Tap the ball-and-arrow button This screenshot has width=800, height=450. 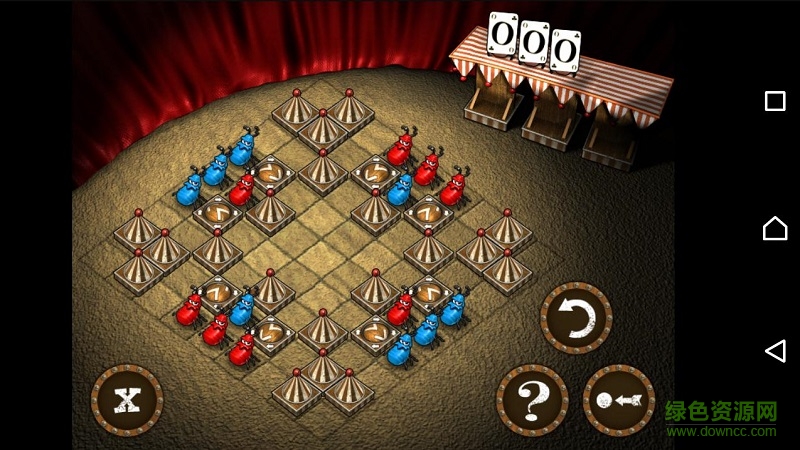[618, 400]
